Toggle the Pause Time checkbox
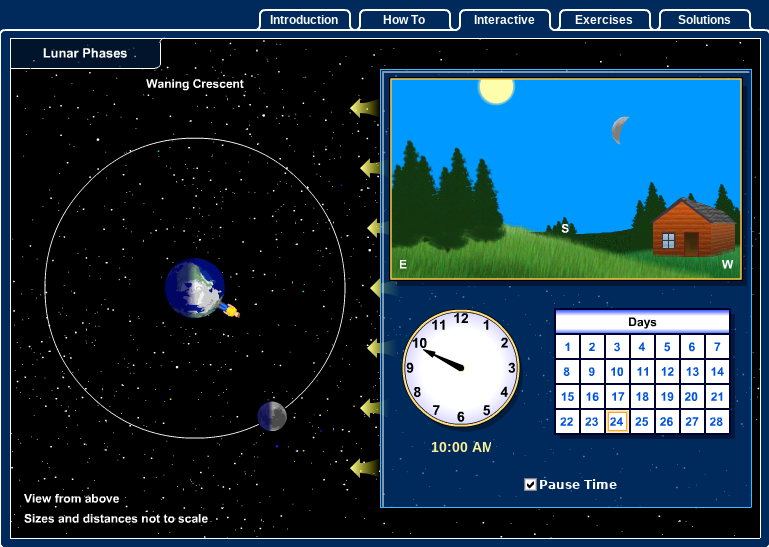The width and height of the screenshot is (769, 547). (531, 485)
